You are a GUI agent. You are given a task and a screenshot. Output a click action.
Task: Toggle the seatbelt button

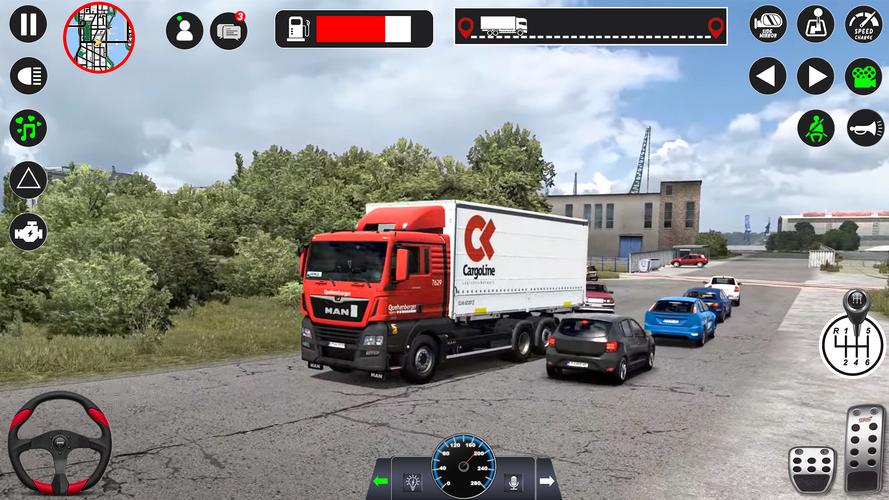[816, 128]
